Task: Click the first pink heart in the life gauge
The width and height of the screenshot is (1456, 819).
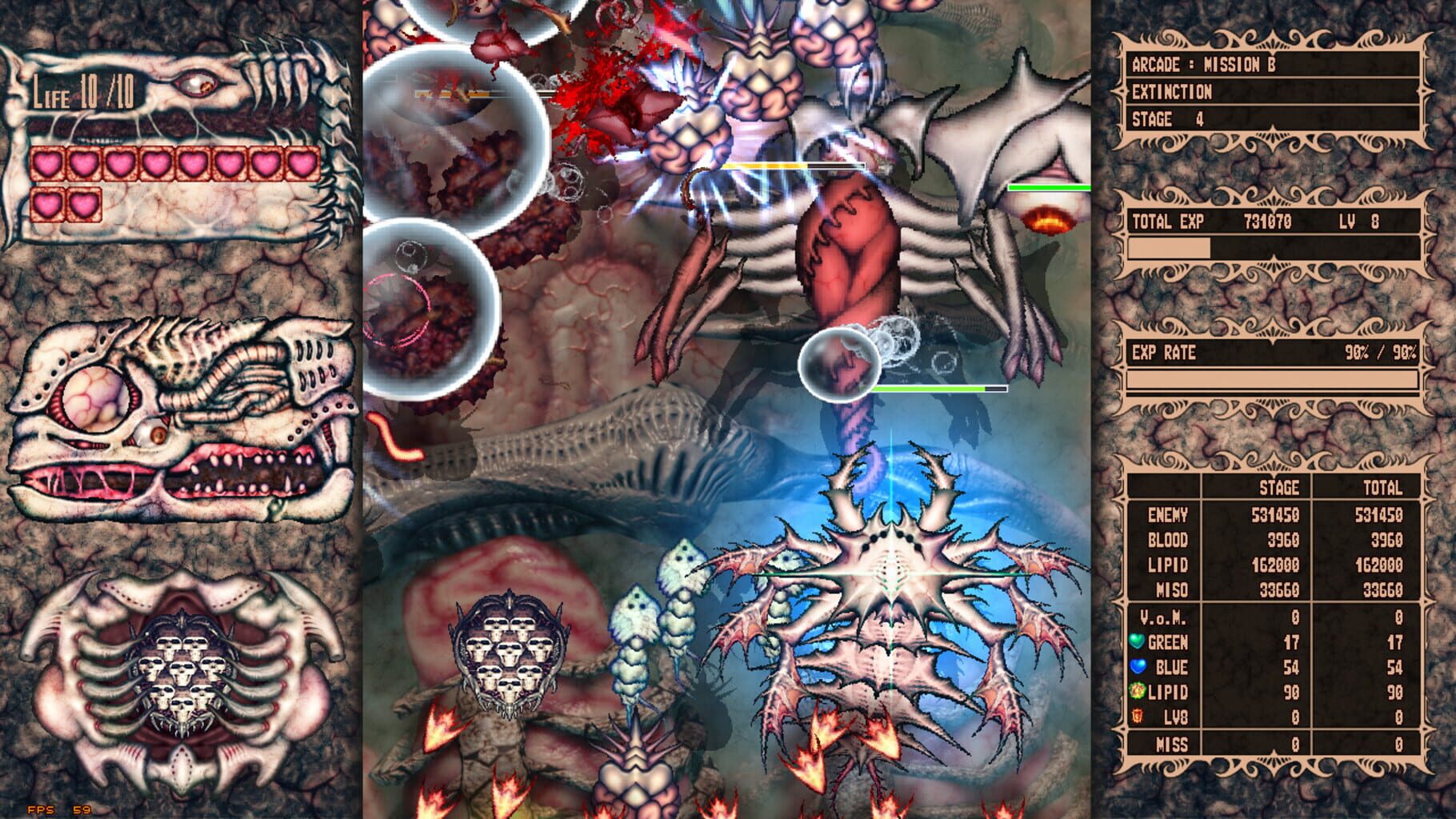Action: point(47,162)
